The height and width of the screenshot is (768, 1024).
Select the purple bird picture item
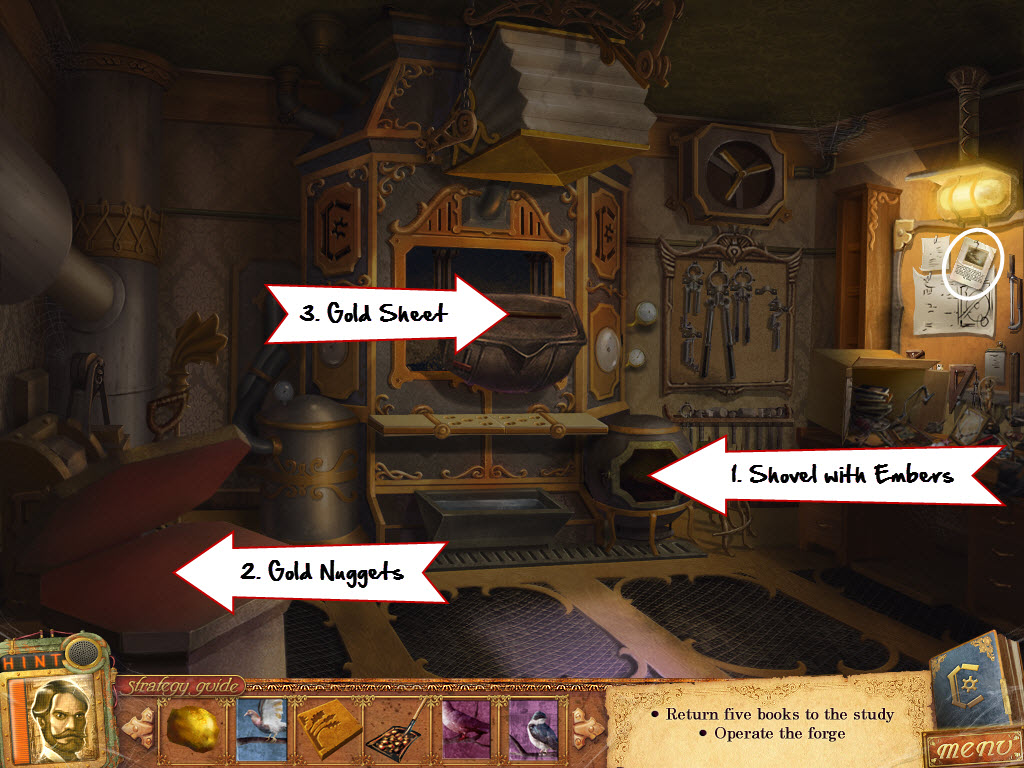coord(466,727)
